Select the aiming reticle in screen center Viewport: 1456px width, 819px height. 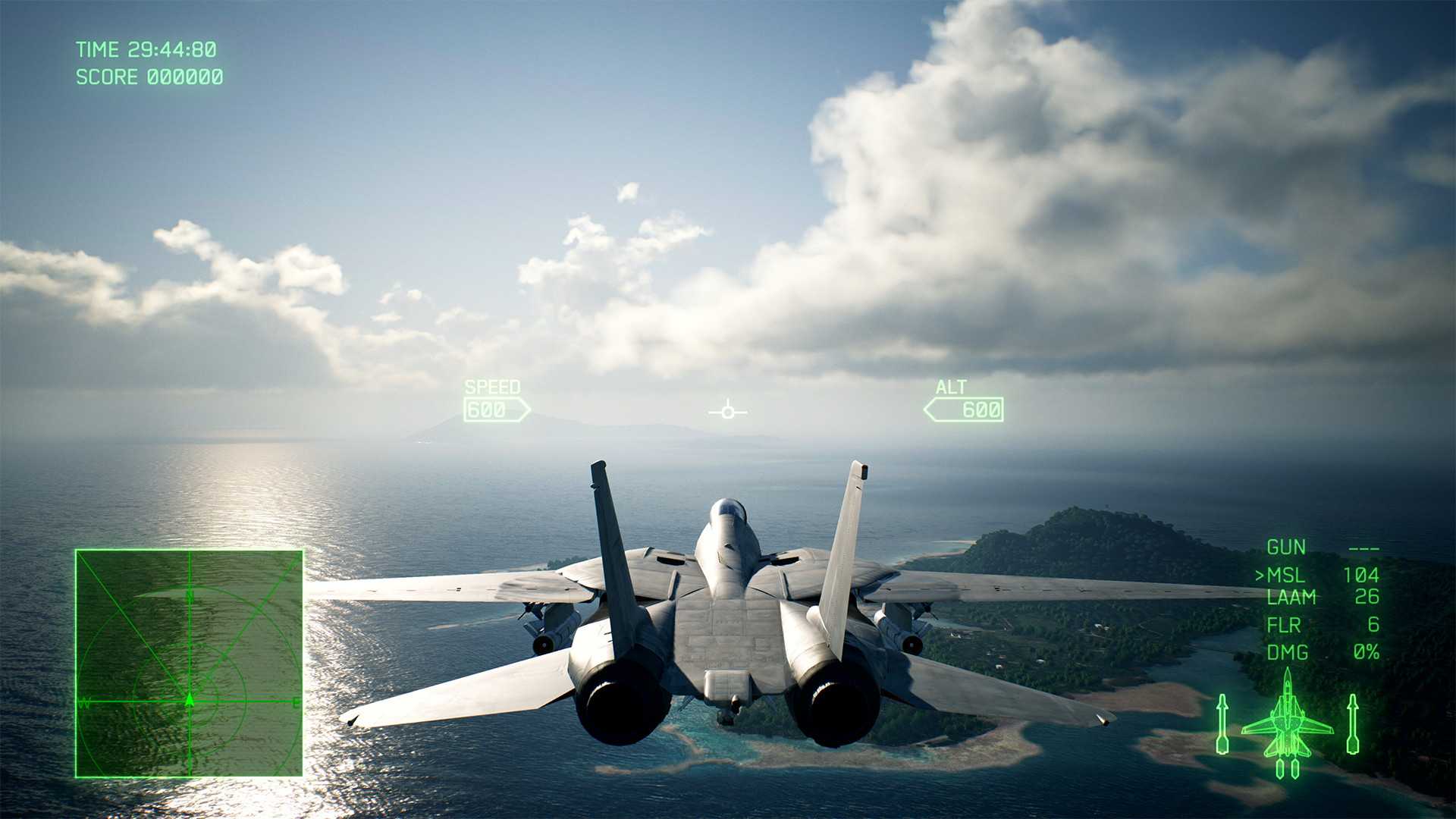pyautogui.click(x=726, y=411)
